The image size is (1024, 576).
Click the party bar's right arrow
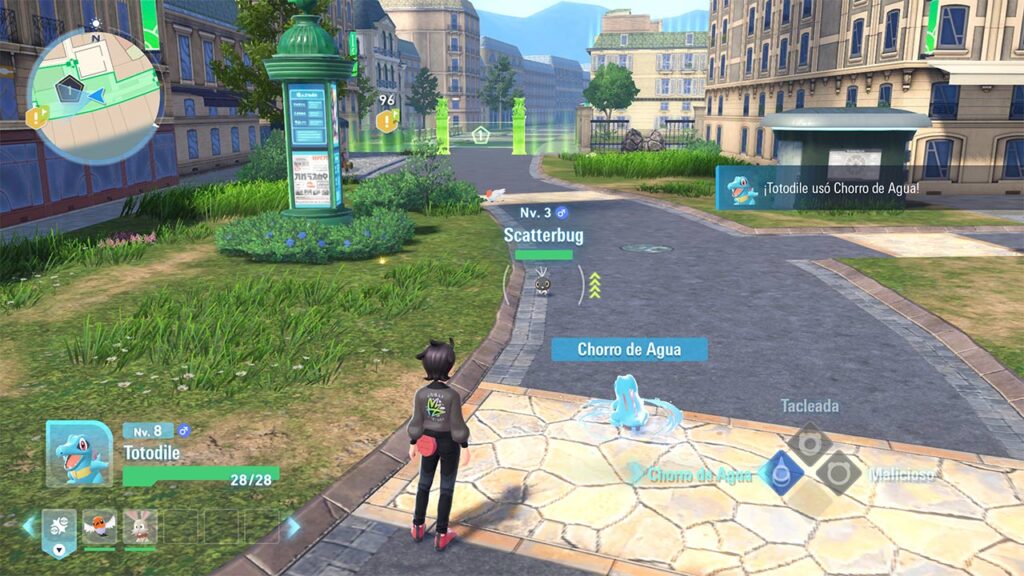(293, 527)
